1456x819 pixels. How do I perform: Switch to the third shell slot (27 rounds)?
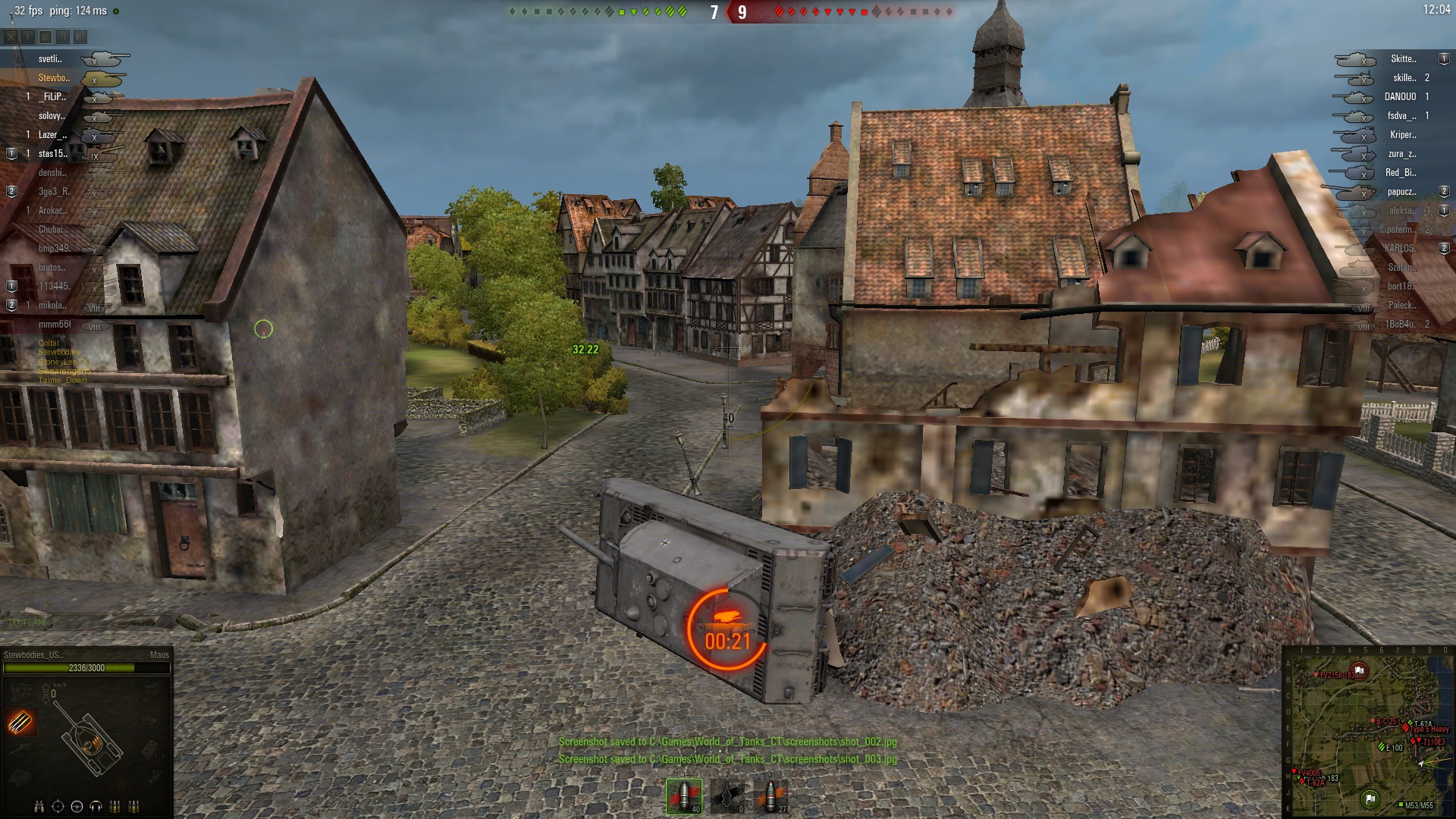(771, 796)
